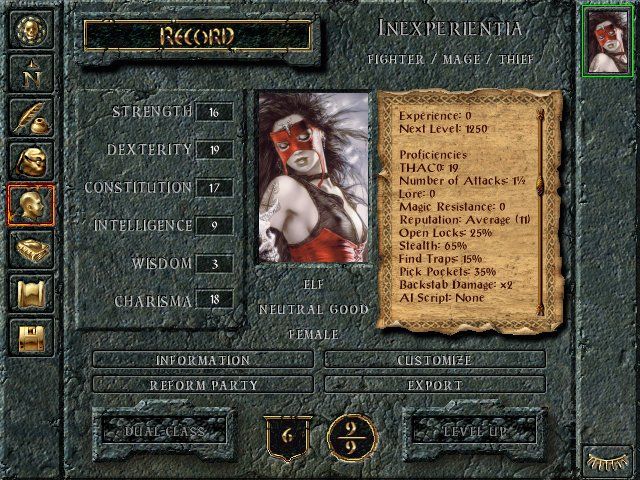Open the priest scroll icon
640x480 pixels.
click(31, 293)
